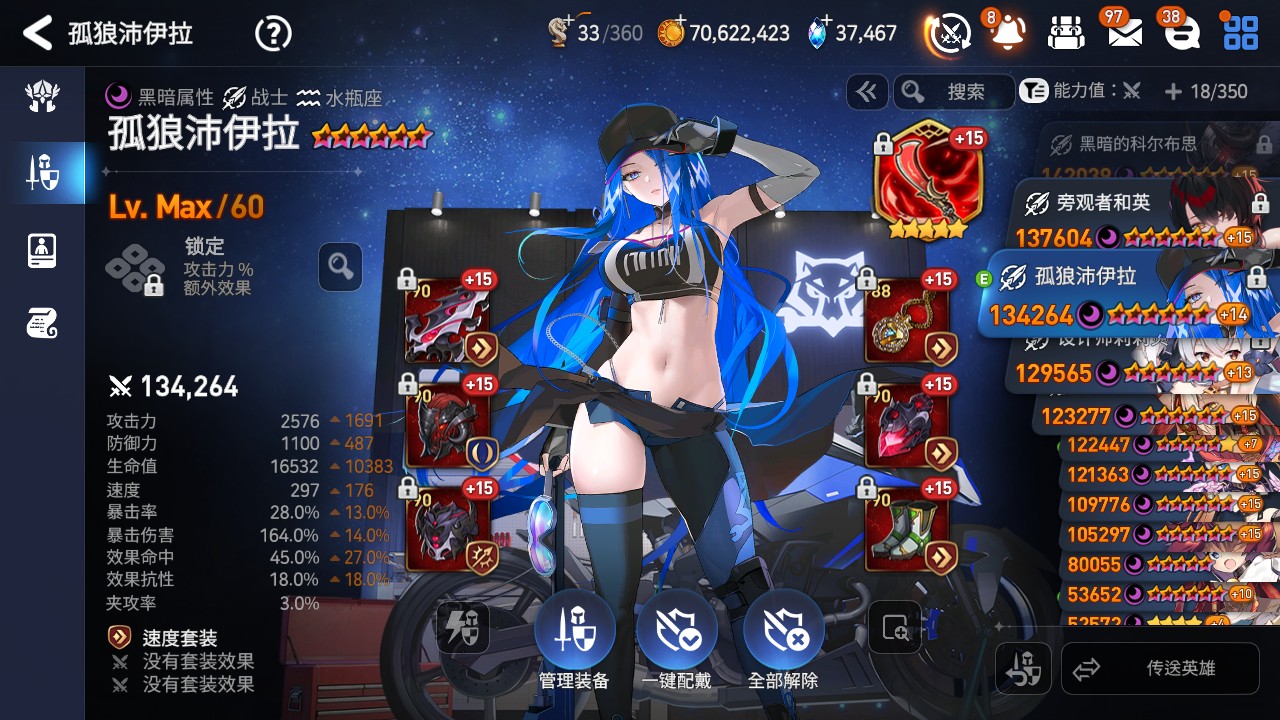Open the mail envelope inbox
The width and height of the screenshot is (1280, 720).
1125,33
